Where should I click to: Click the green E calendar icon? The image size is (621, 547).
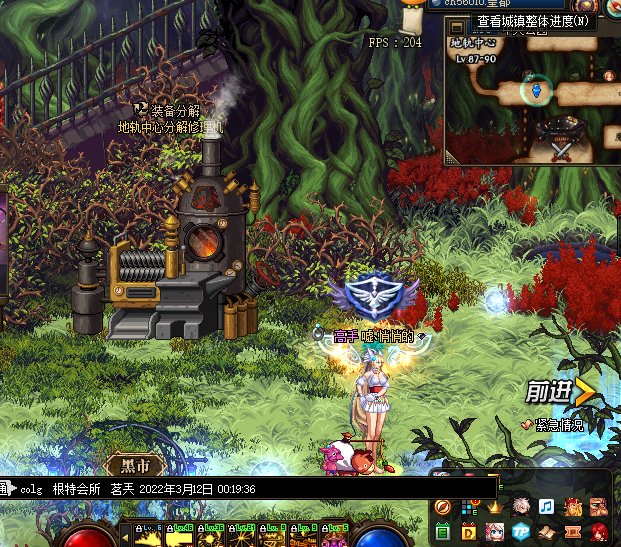[443, 531]
